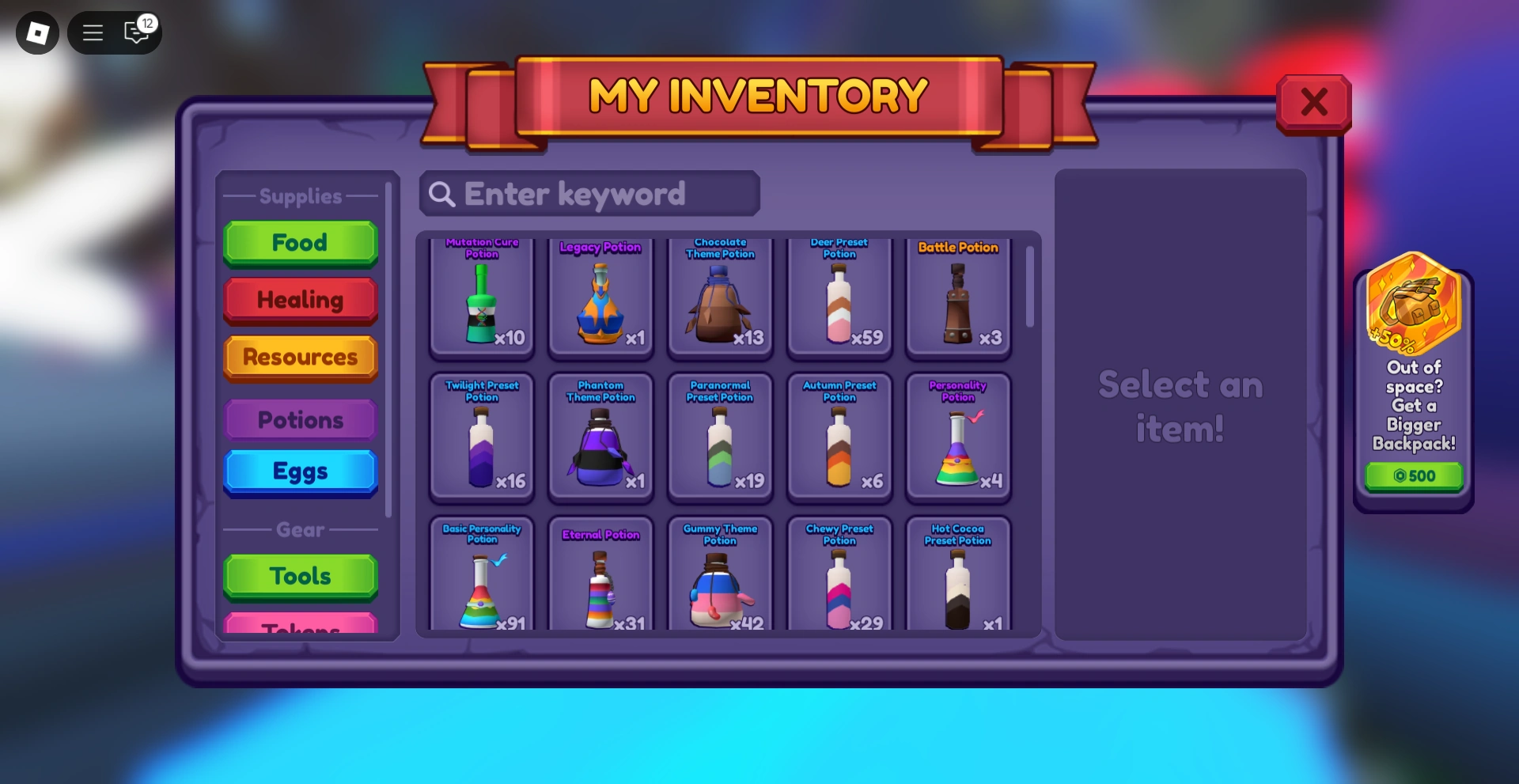
Task: Select the Personality Potion flask
Action: tap(959, 437)
